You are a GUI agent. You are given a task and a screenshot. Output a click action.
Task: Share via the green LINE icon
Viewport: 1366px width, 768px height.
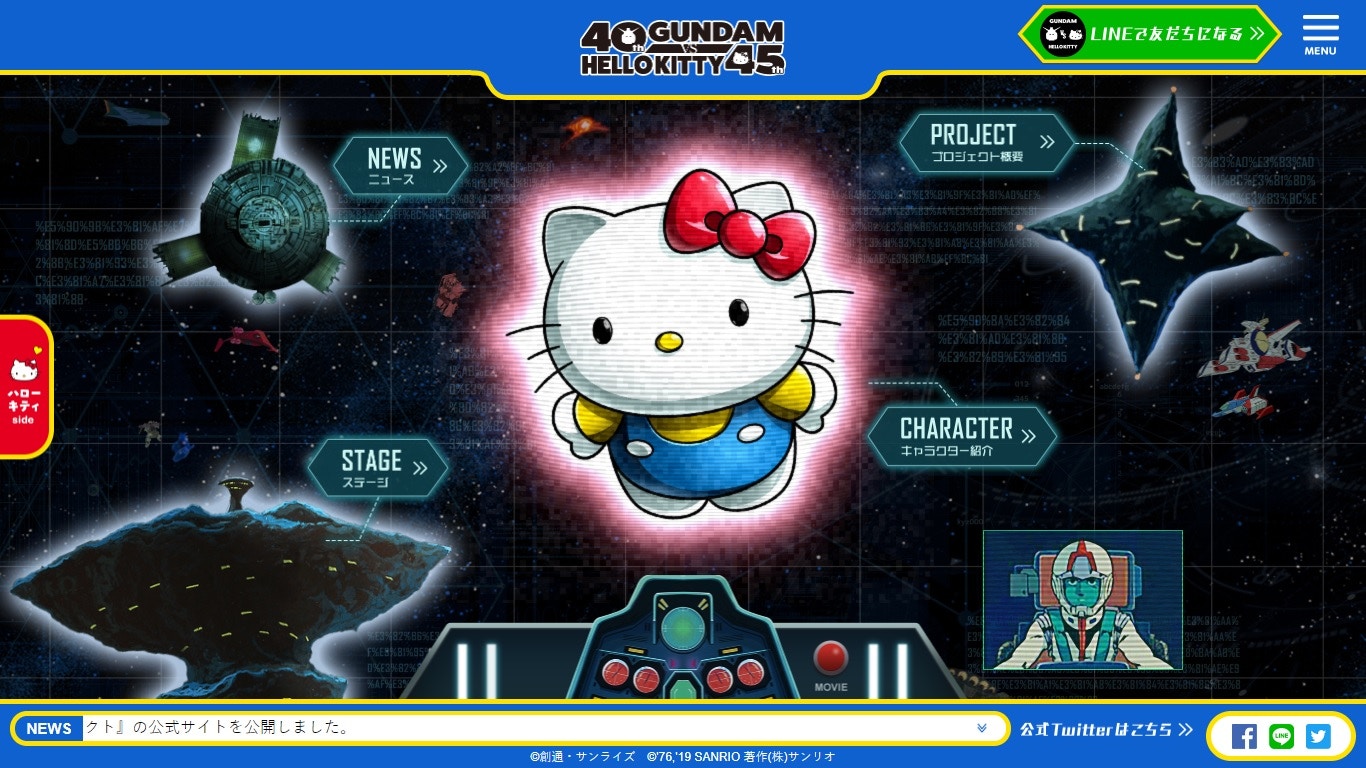1281,737
